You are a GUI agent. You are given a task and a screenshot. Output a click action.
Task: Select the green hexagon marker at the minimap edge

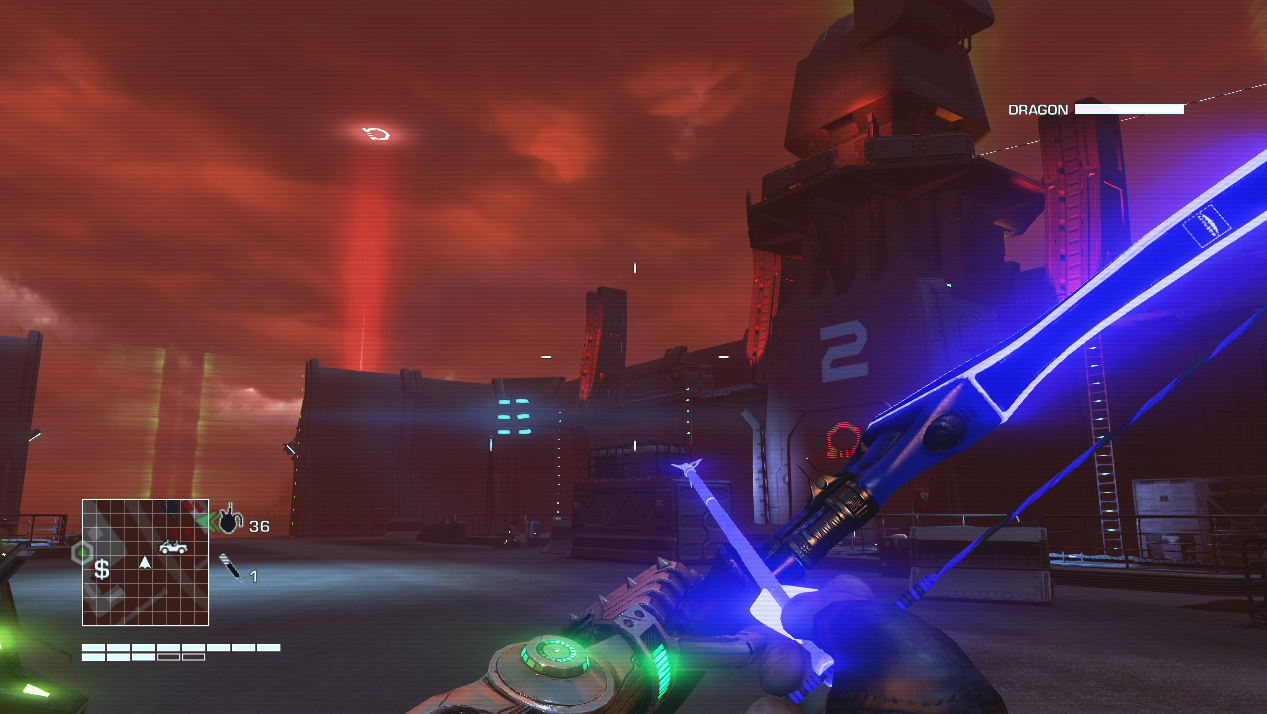click(x=82, y=551)
